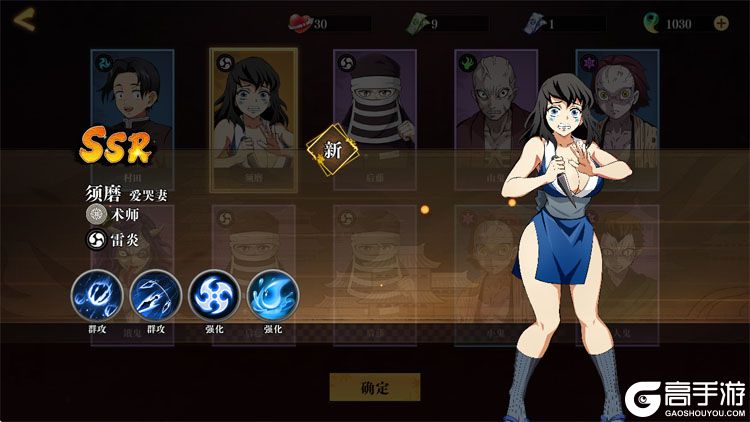Select the swirling claw 群攻 skill icon

pos(96,295)
